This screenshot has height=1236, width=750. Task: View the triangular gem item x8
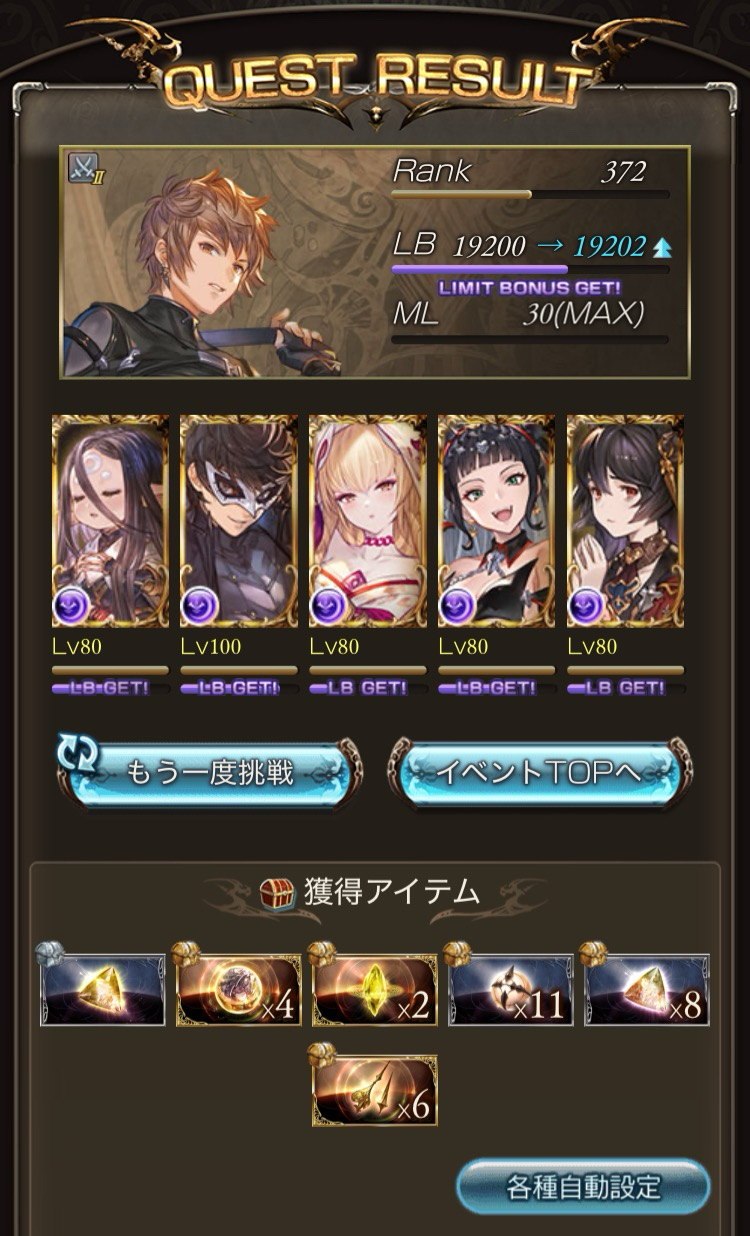647,990
